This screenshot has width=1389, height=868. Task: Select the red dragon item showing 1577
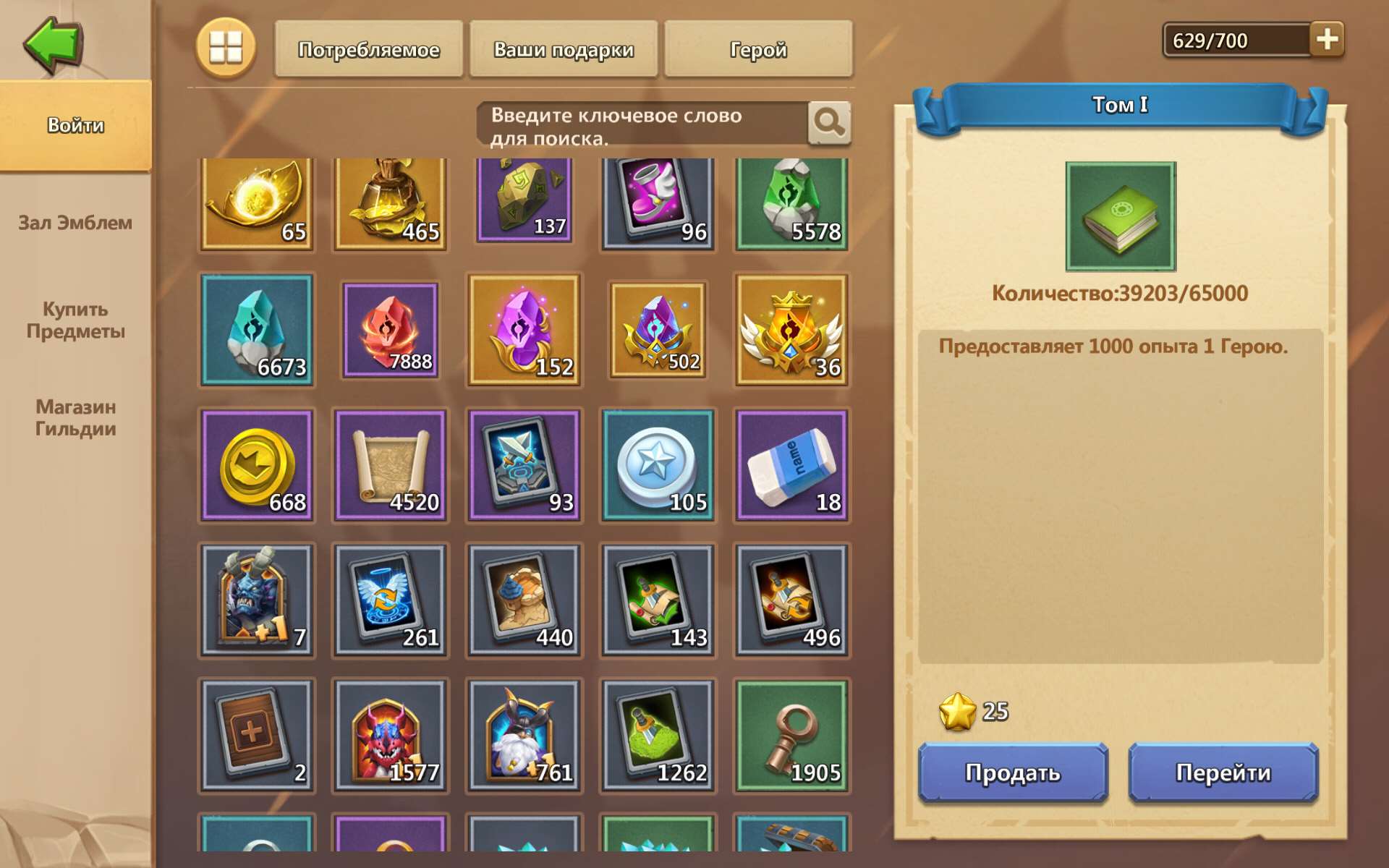(x=390, y=736)
